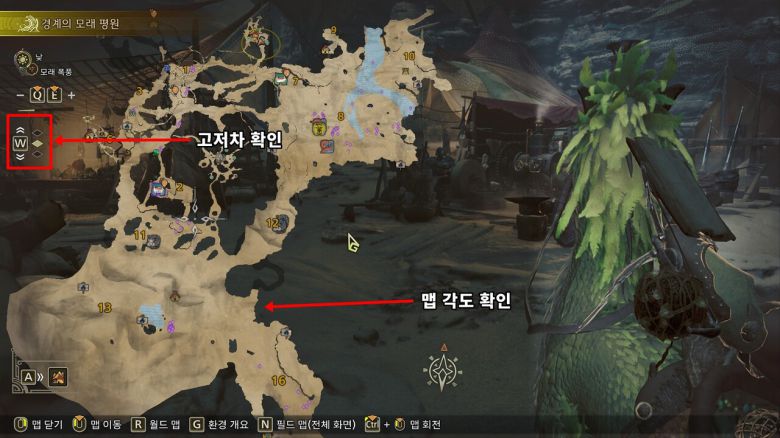Viewport: 780px width, 438px height.
Task: Click the compass rose on the map
Action: [442, 371]
